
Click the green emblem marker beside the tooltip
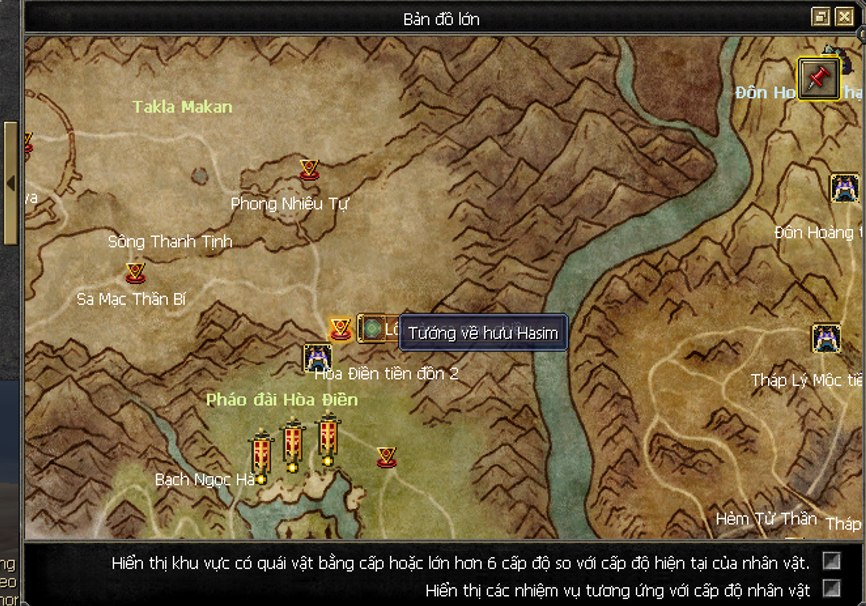click(x=372, y=328)
